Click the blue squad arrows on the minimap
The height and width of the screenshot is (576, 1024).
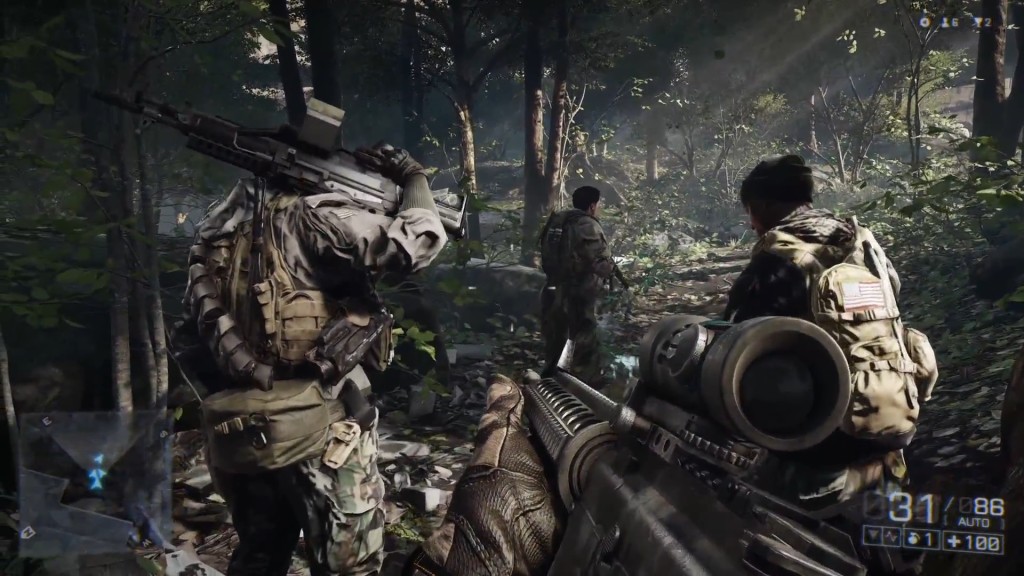(x=96, y=472)
